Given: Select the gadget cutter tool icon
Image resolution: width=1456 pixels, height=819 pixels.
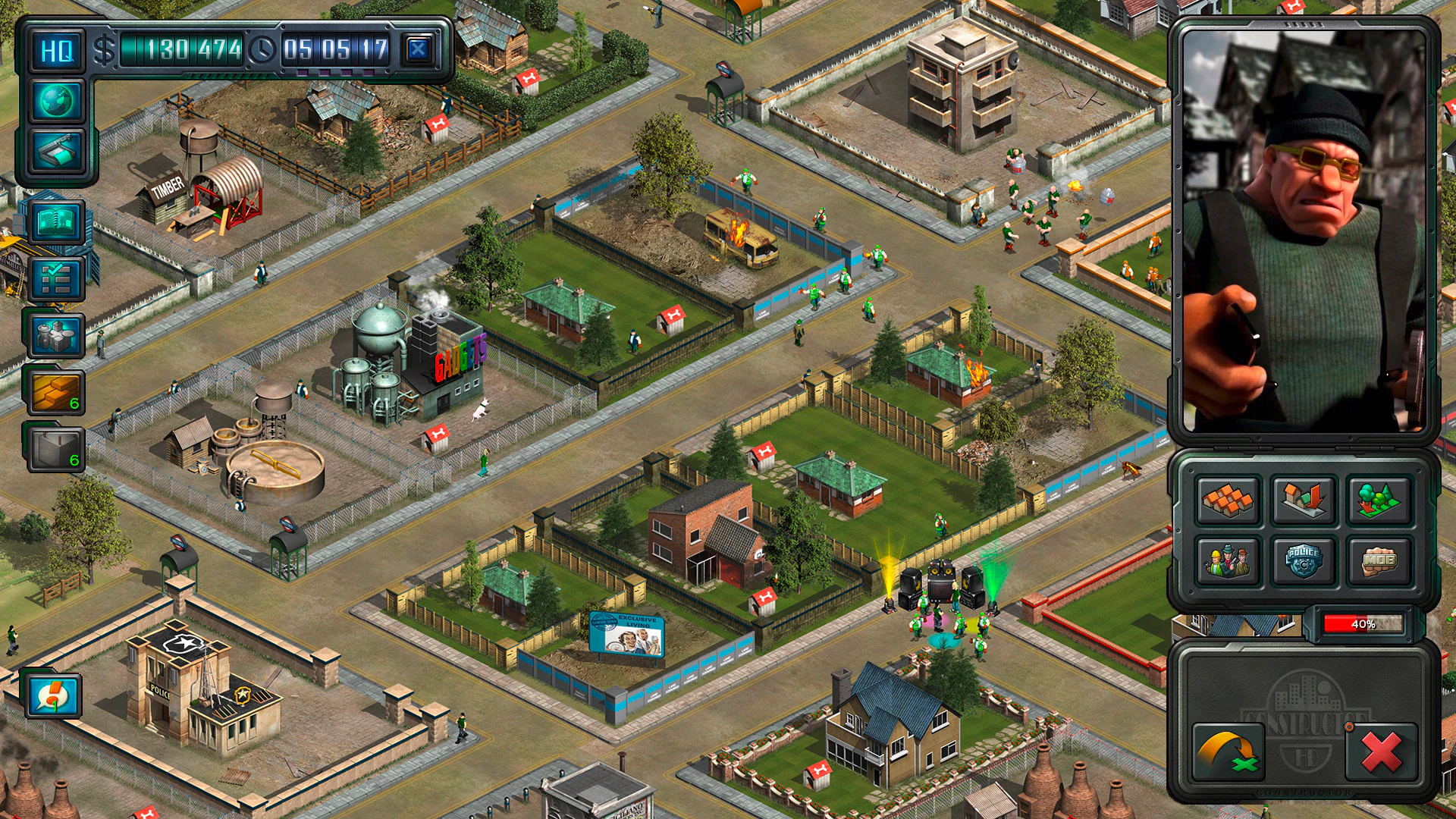Looking at the screenshot, I should pos(57,149).
